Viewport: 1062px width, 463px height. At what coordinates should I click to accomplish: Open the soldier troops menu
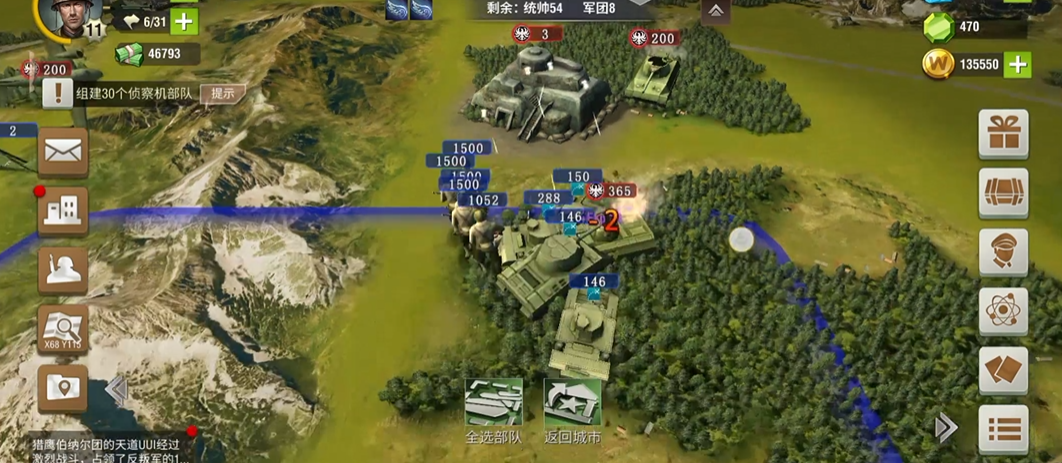click(62, 270)
